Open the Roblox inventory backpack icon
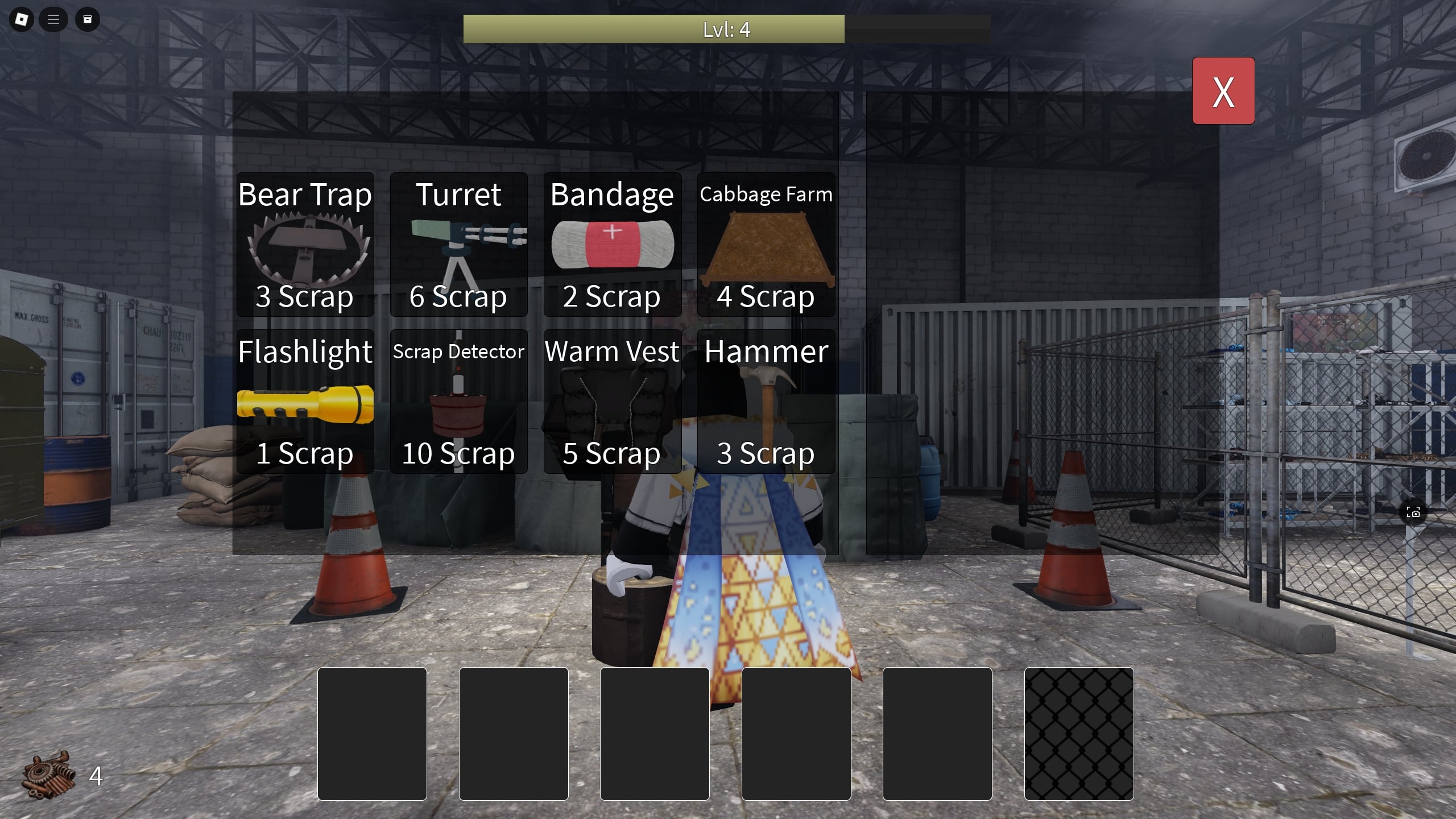Screen dimensions: 1456x819 tap(87, 19)
